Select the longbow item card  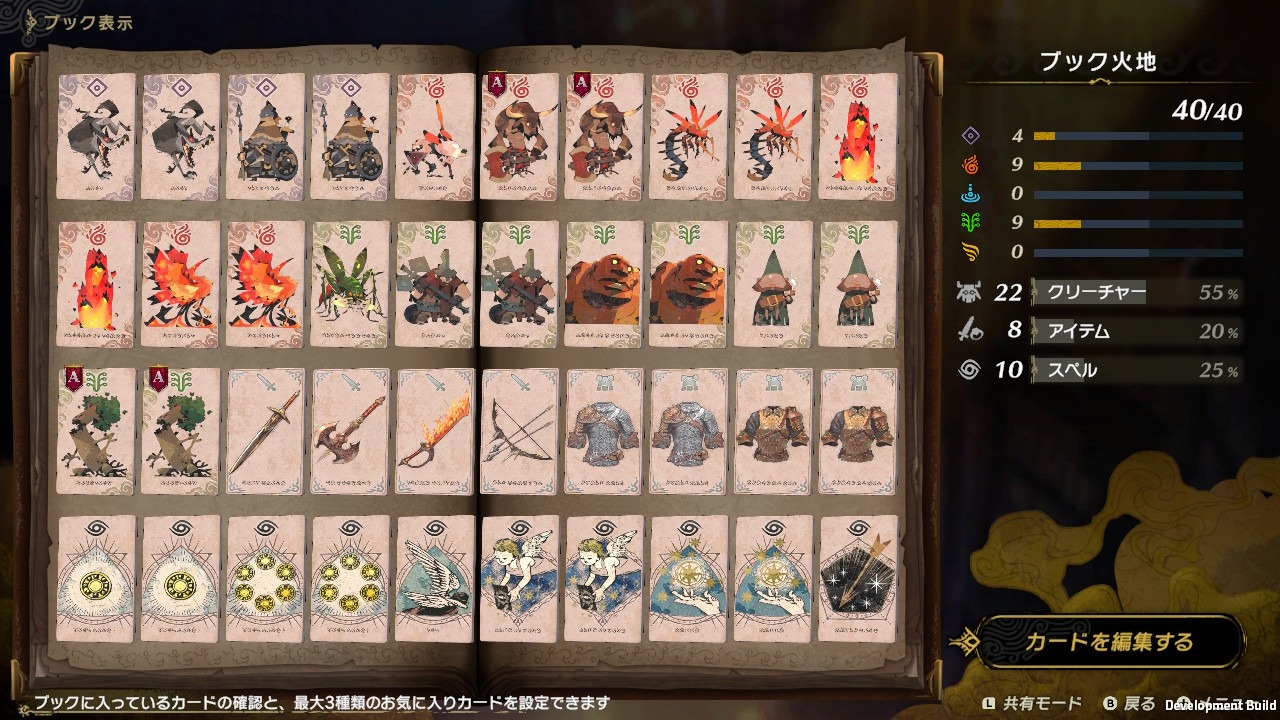[x=520, y=431]
